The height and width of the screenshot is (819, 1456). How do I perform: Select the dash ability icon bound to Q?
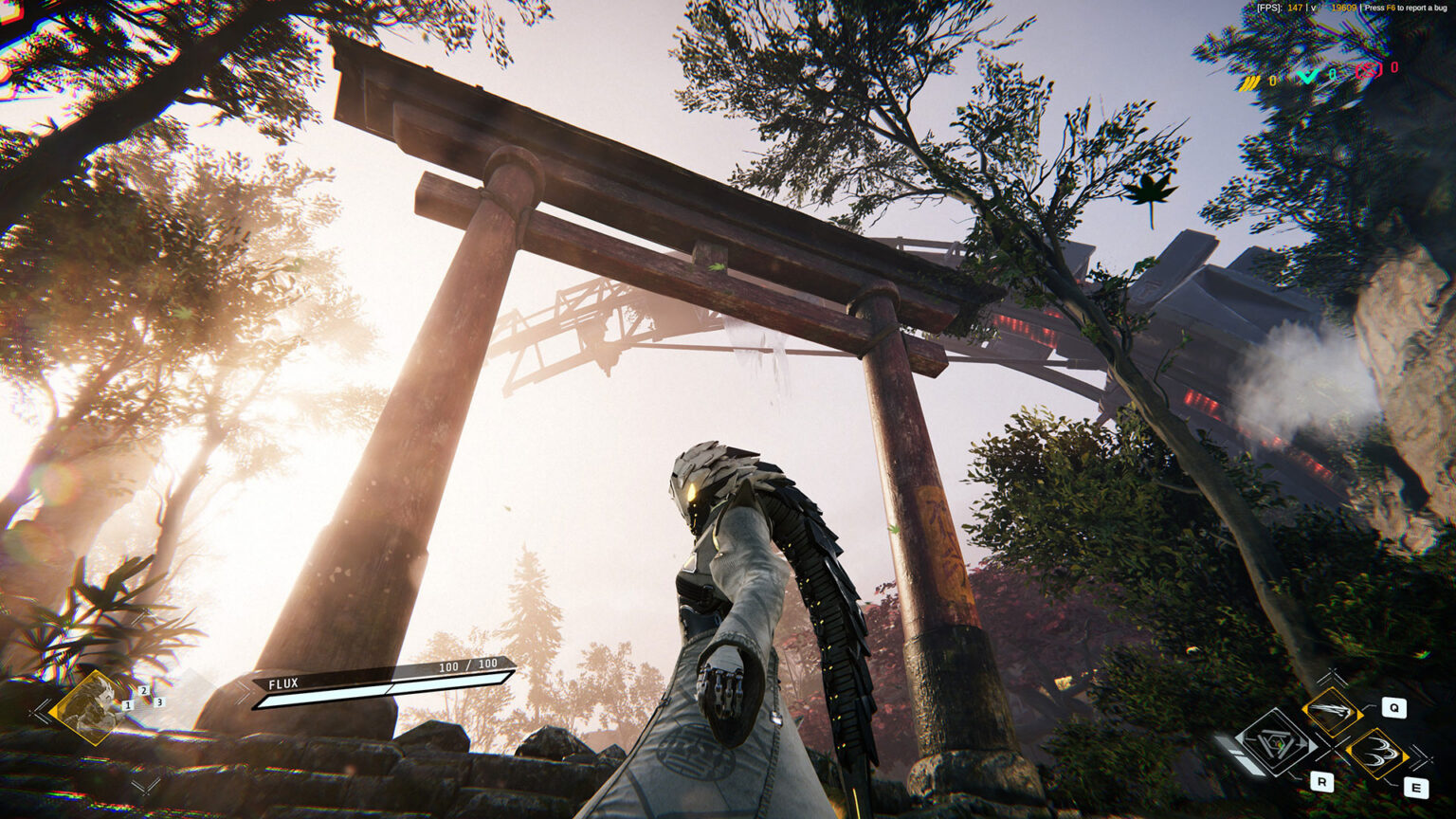(x=1333, y=713)
